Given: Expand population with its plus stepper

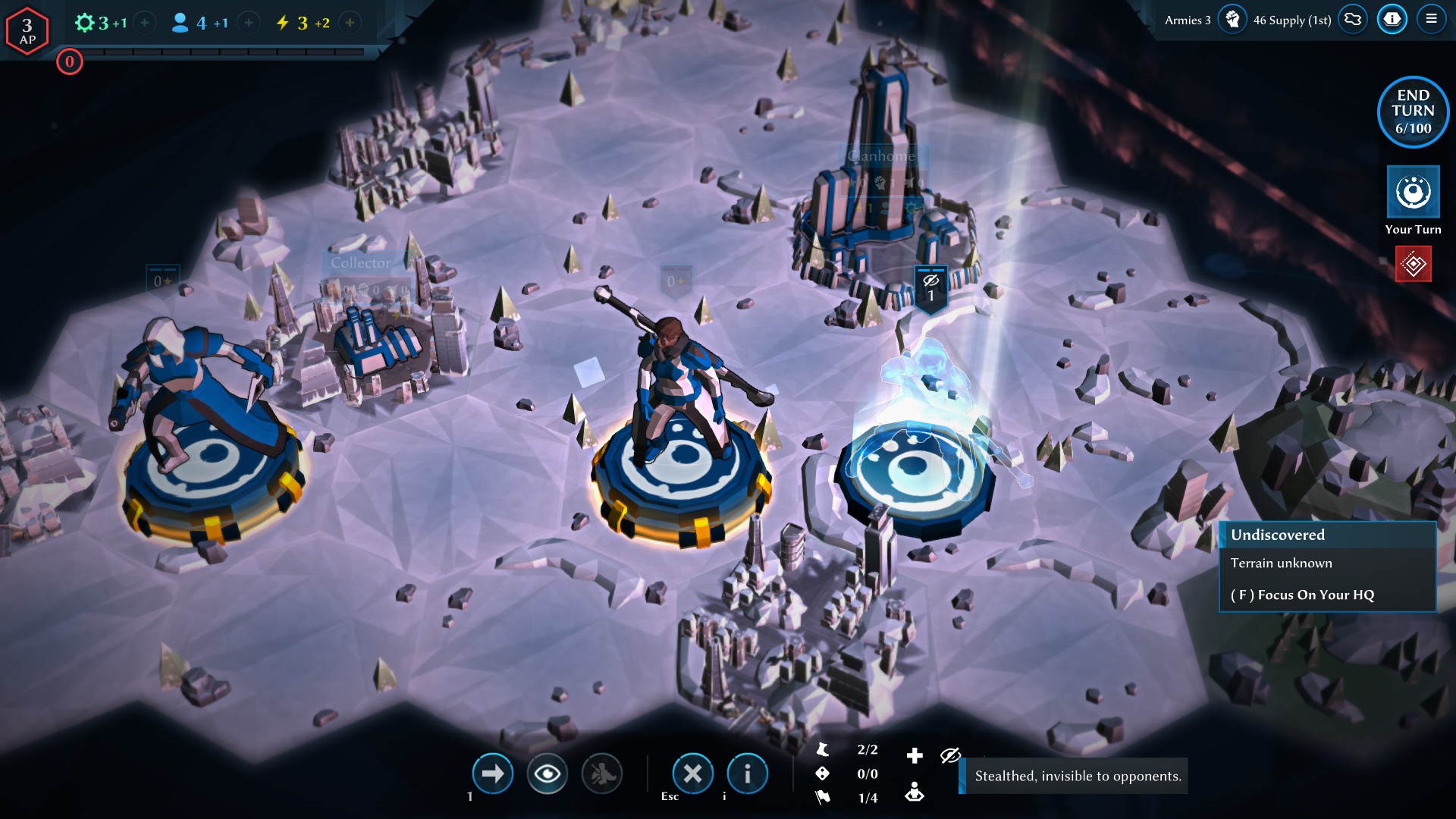Looking at the screenshot, I should pos(248,23).
